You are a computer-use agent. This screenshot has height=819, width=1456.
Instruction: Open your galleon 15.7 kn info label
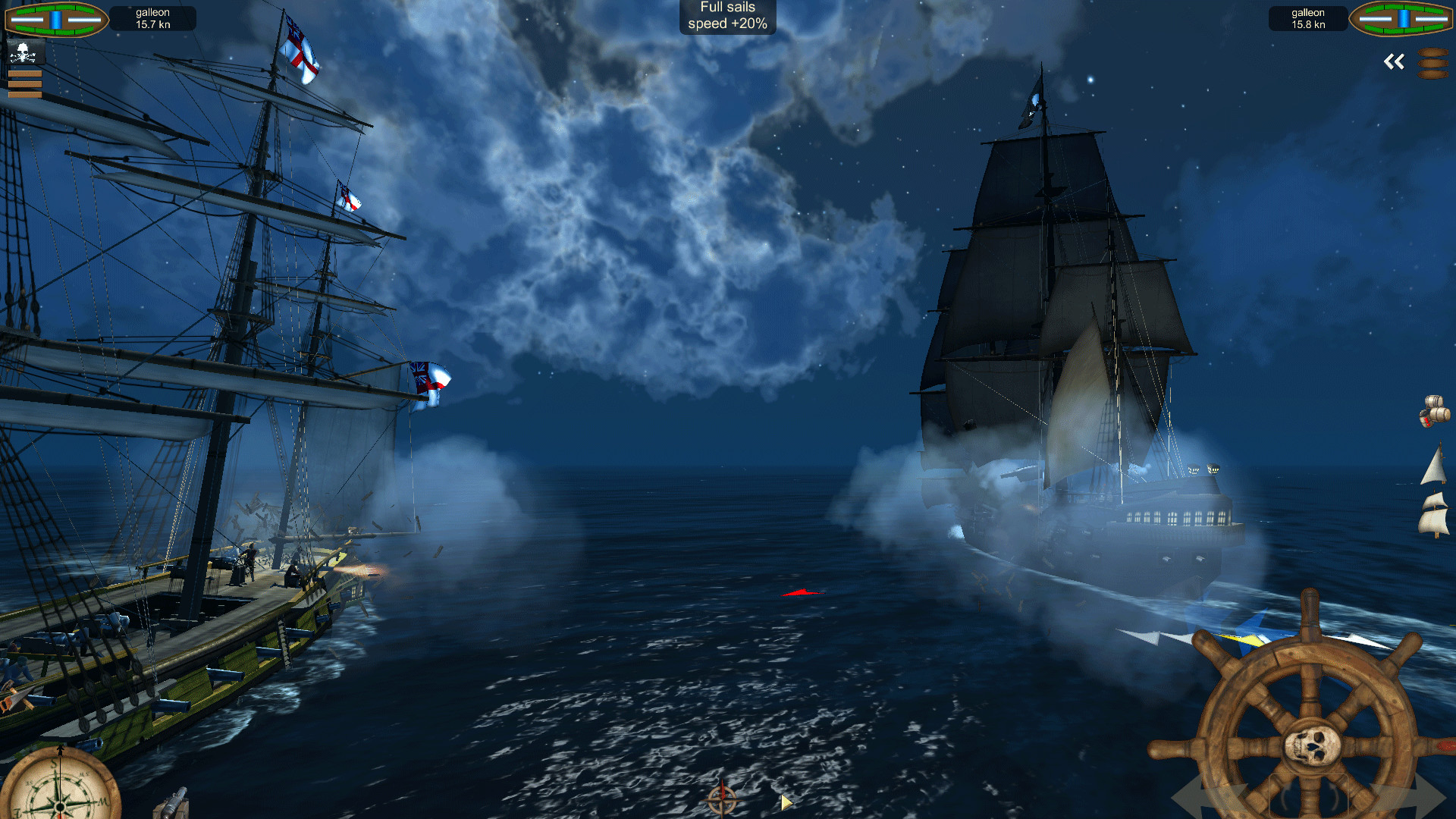click(152, 17)
